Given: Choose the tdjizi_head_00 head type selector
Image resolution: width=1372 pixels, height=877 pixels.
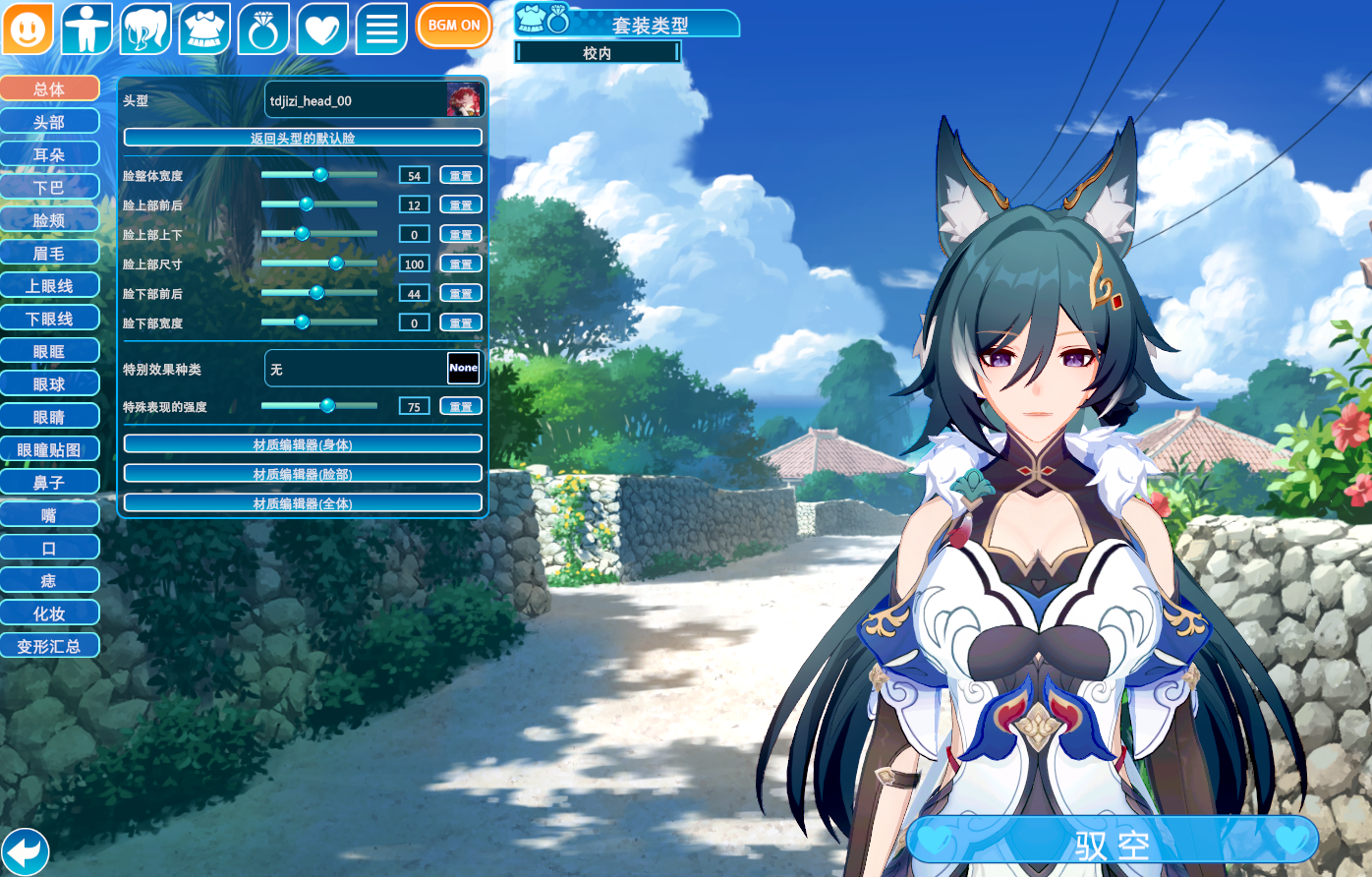Looking at the screenshot, I should click(373, 100).
